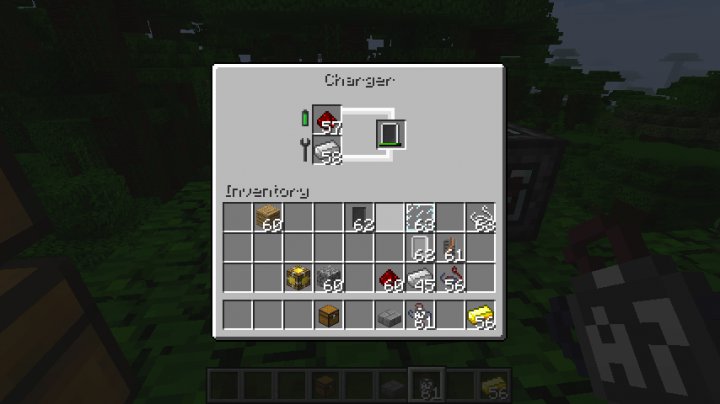Select the redstone dust in the charger slot
The image size is (720, 404).
click(328, 120)
